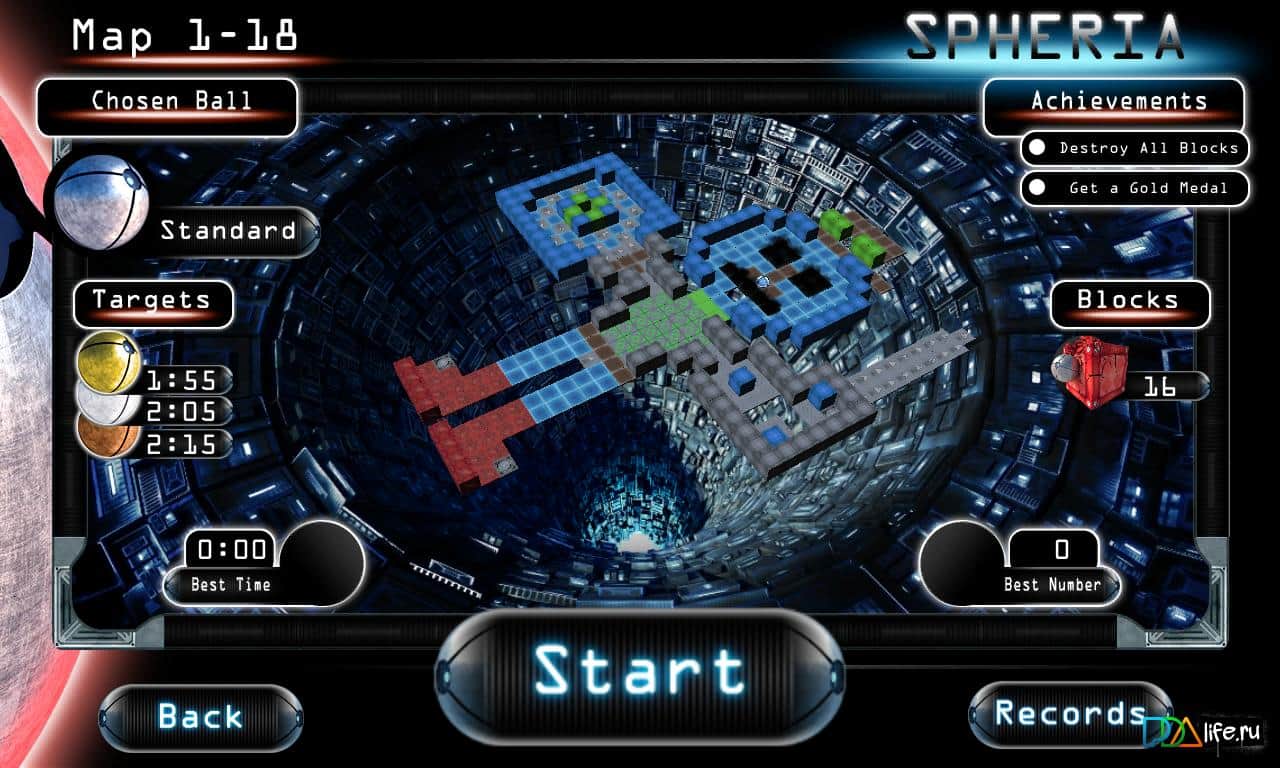Click the Best Number counter display
The width and height of the screenshot is (1280, 768).
pyautogui.click(x=1057, y=548)
